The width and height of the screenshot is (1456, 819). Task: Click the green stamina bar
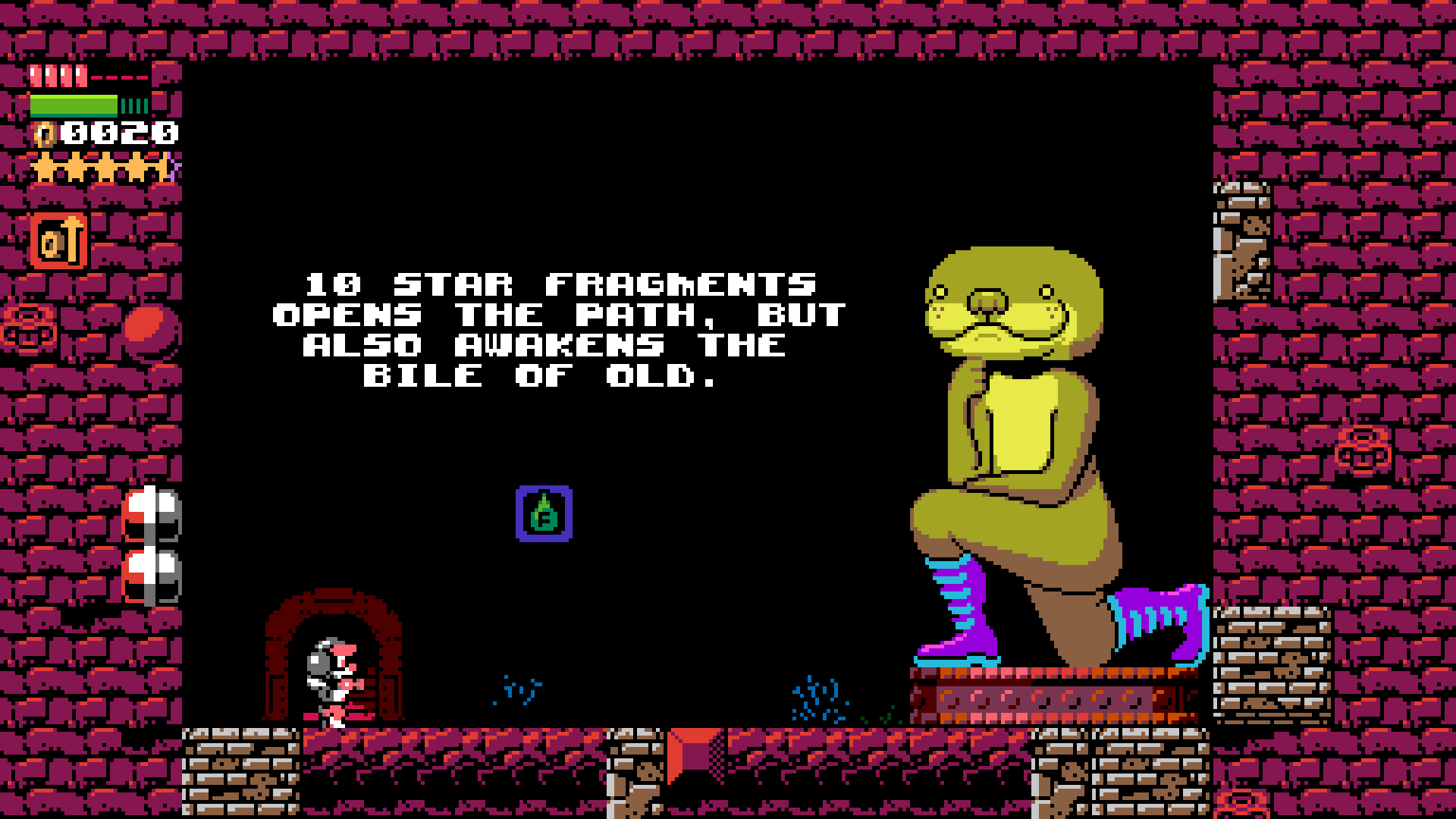(x=73, y=105)
